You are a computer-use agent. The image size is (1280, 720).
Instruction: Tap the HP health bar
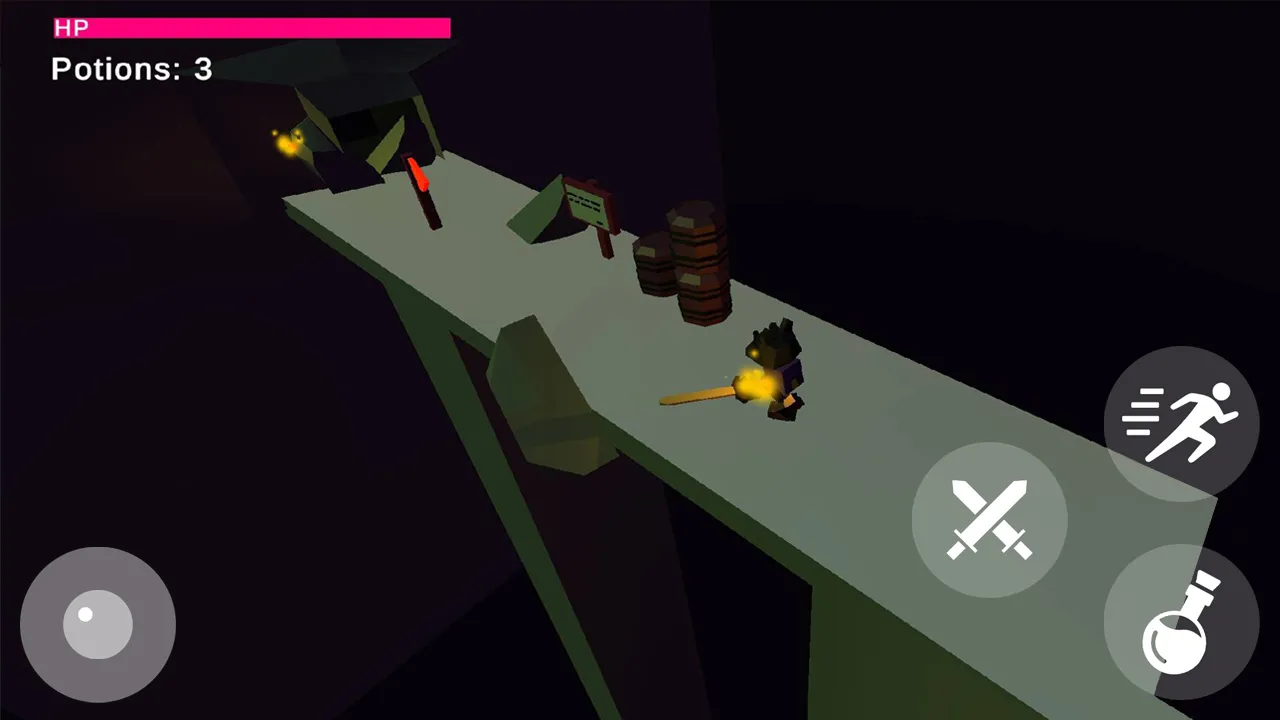[x=250, y=29]
